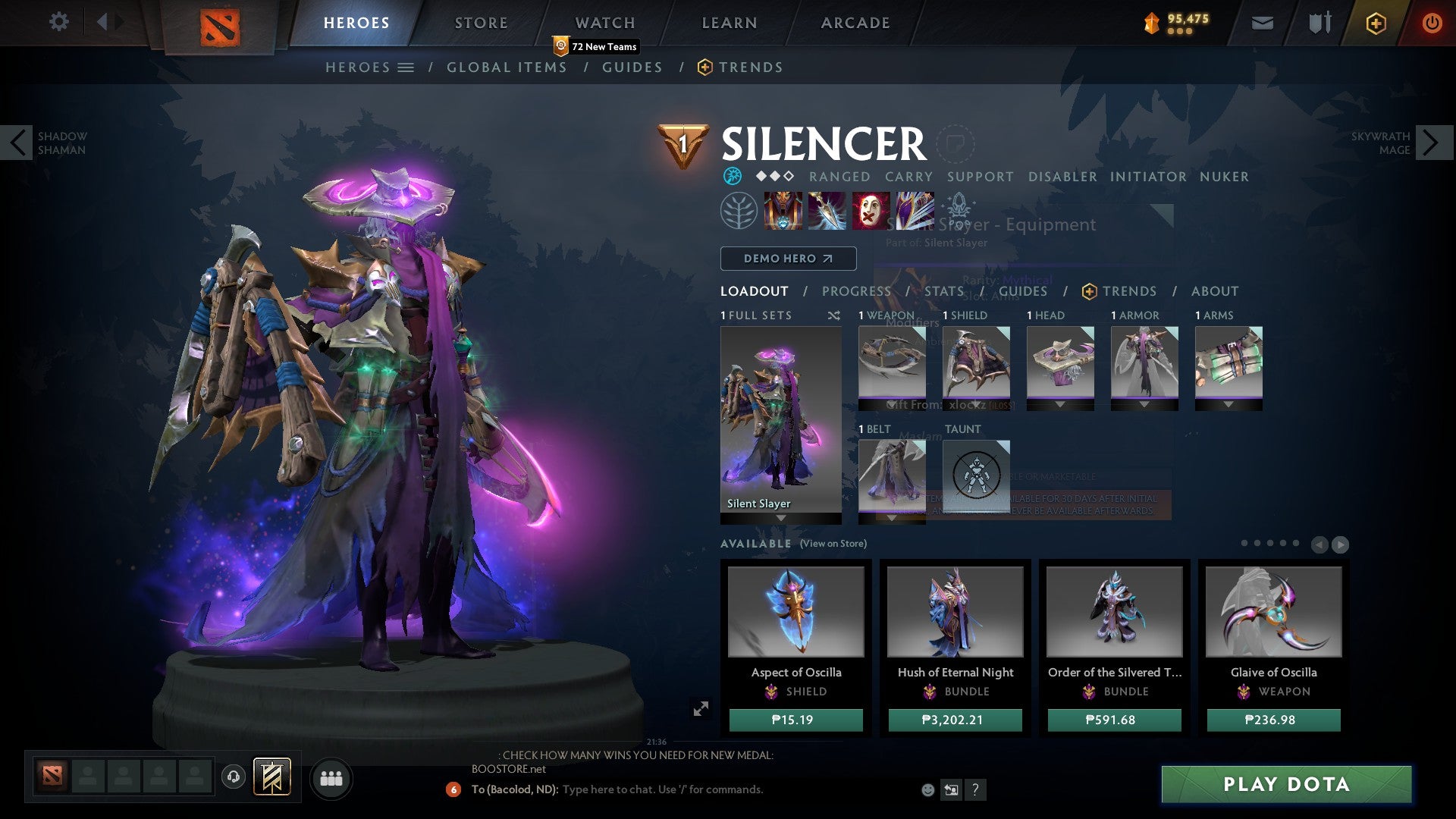Expand the Head slot dropdown arrow

1059,403
